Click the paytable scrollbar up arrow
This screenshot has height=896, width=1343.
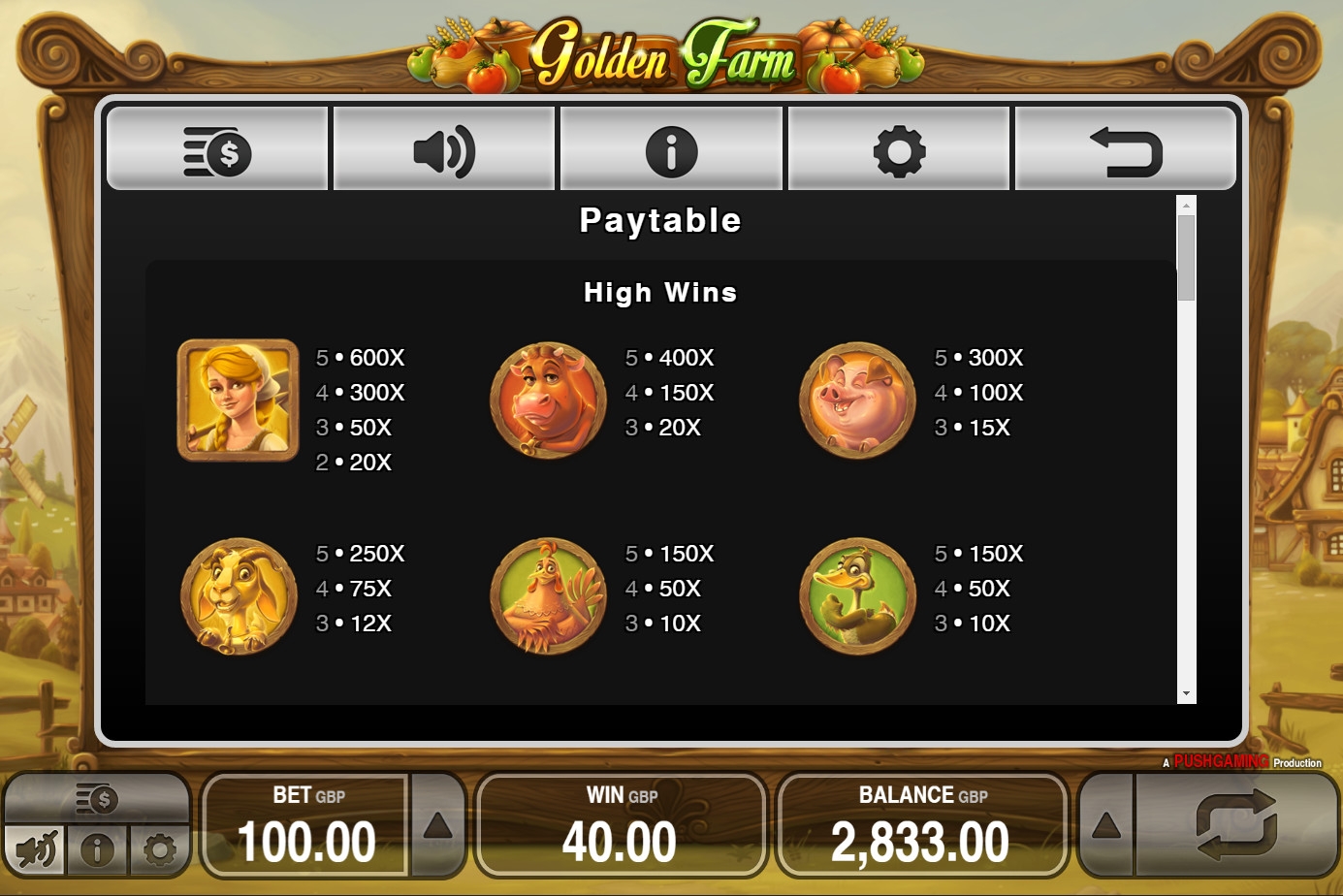1186,205
